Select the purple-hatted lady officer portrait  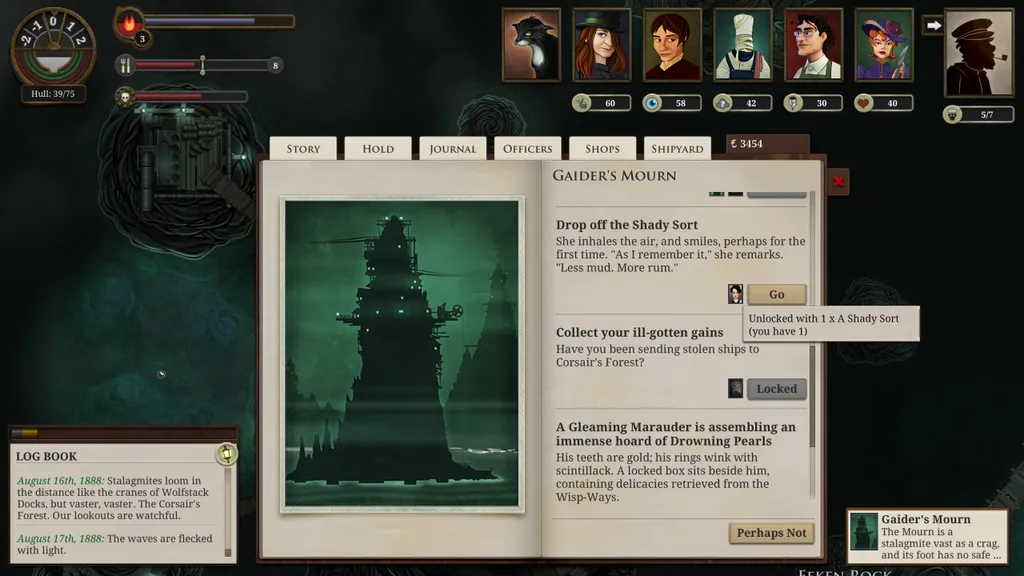884,45
